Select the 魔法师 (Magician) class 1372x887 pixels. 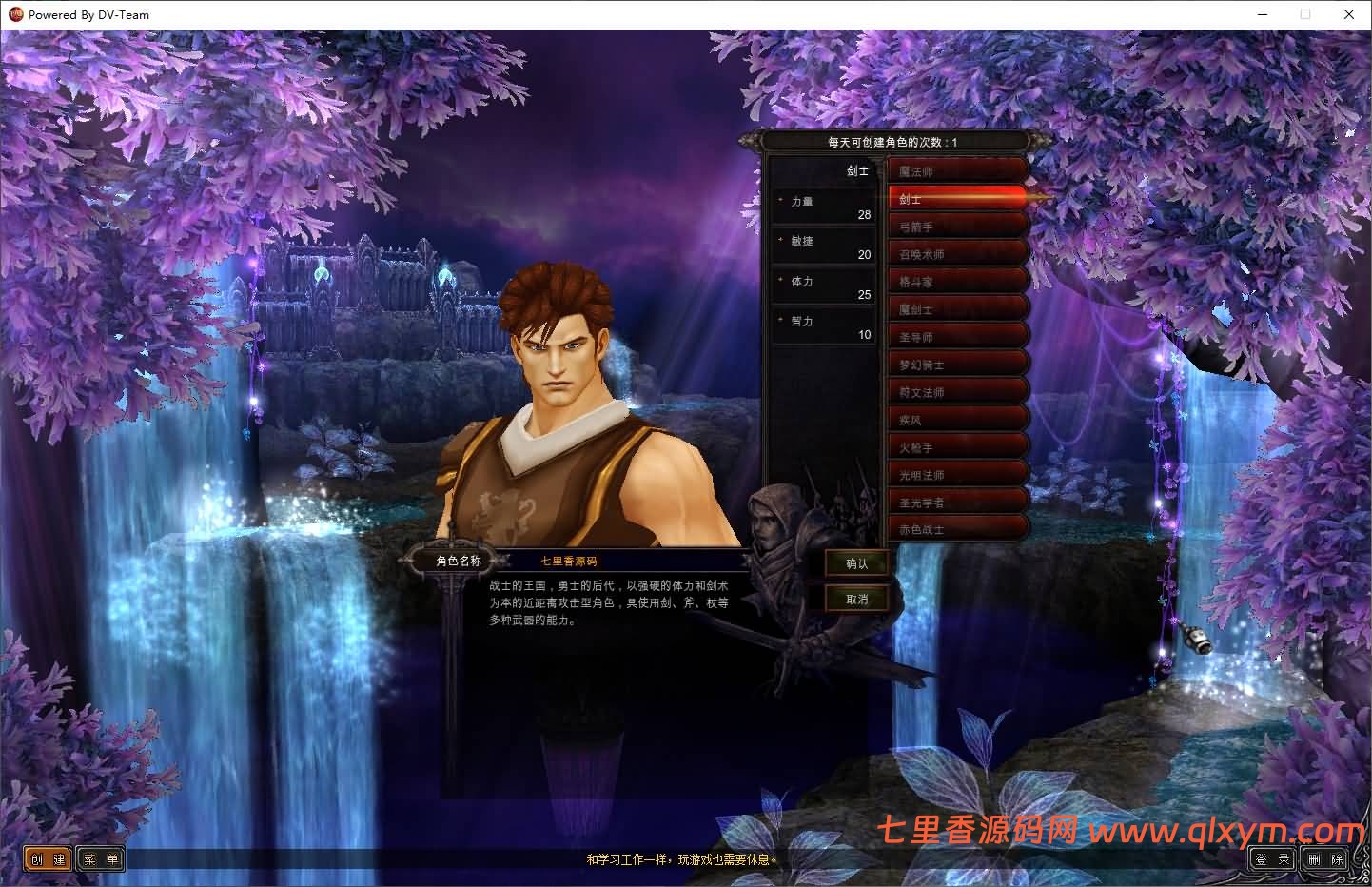pyautogui.click(x=956, y=169)
